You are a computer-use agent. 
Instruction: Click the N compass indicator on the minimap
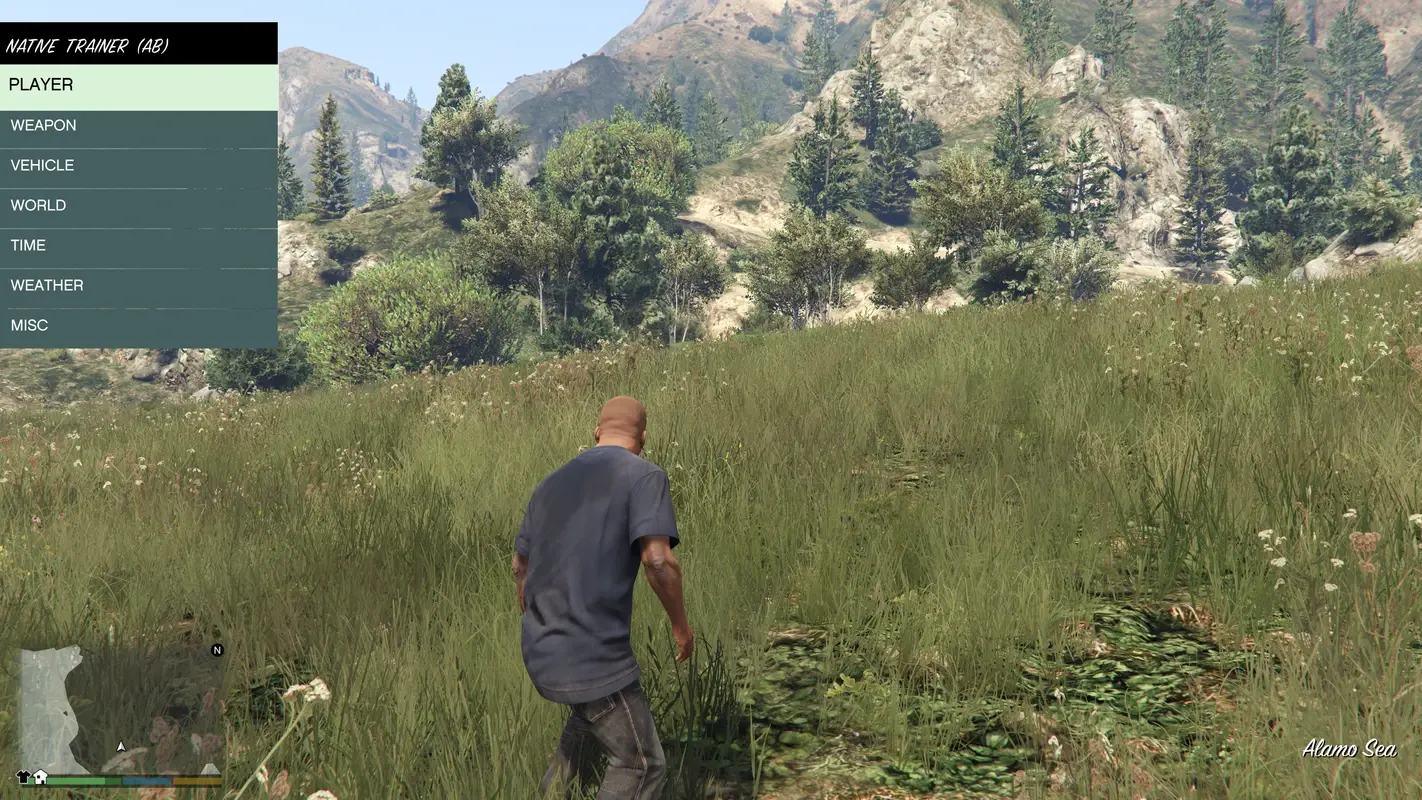(217, 650)
